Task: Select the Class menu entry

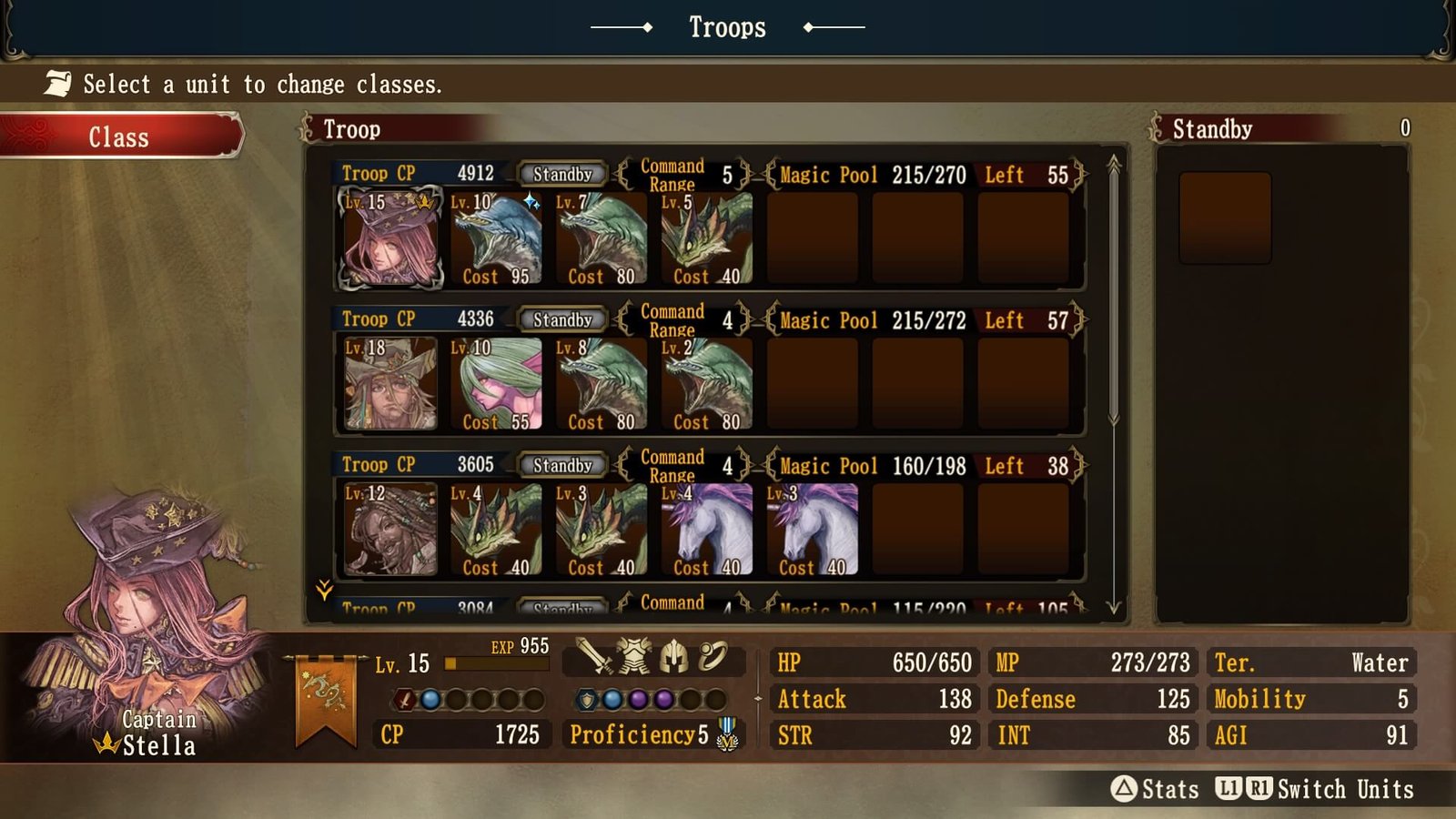Action: 119,136
